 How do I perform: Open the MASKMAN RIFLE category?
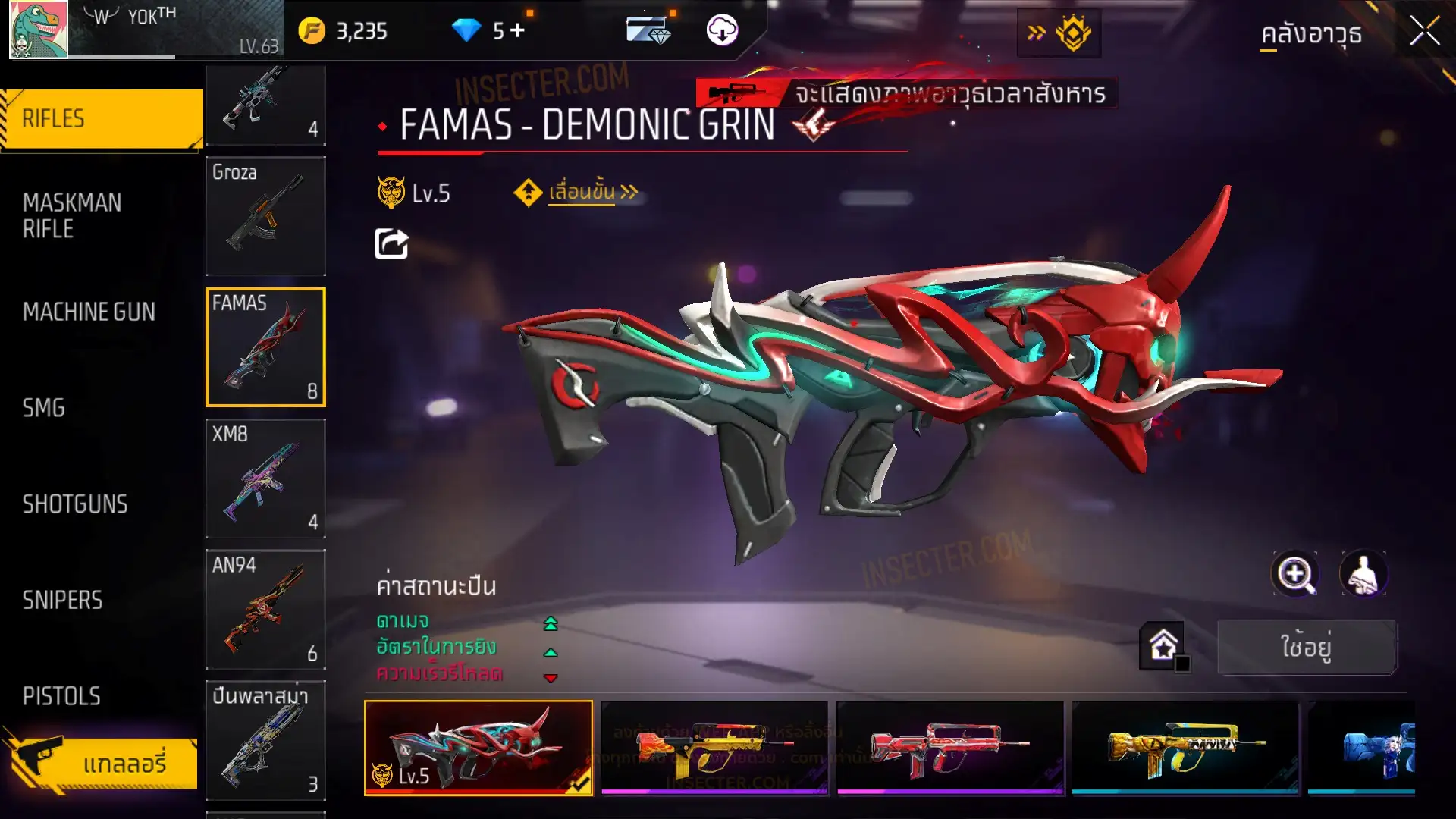click(73, 216)
